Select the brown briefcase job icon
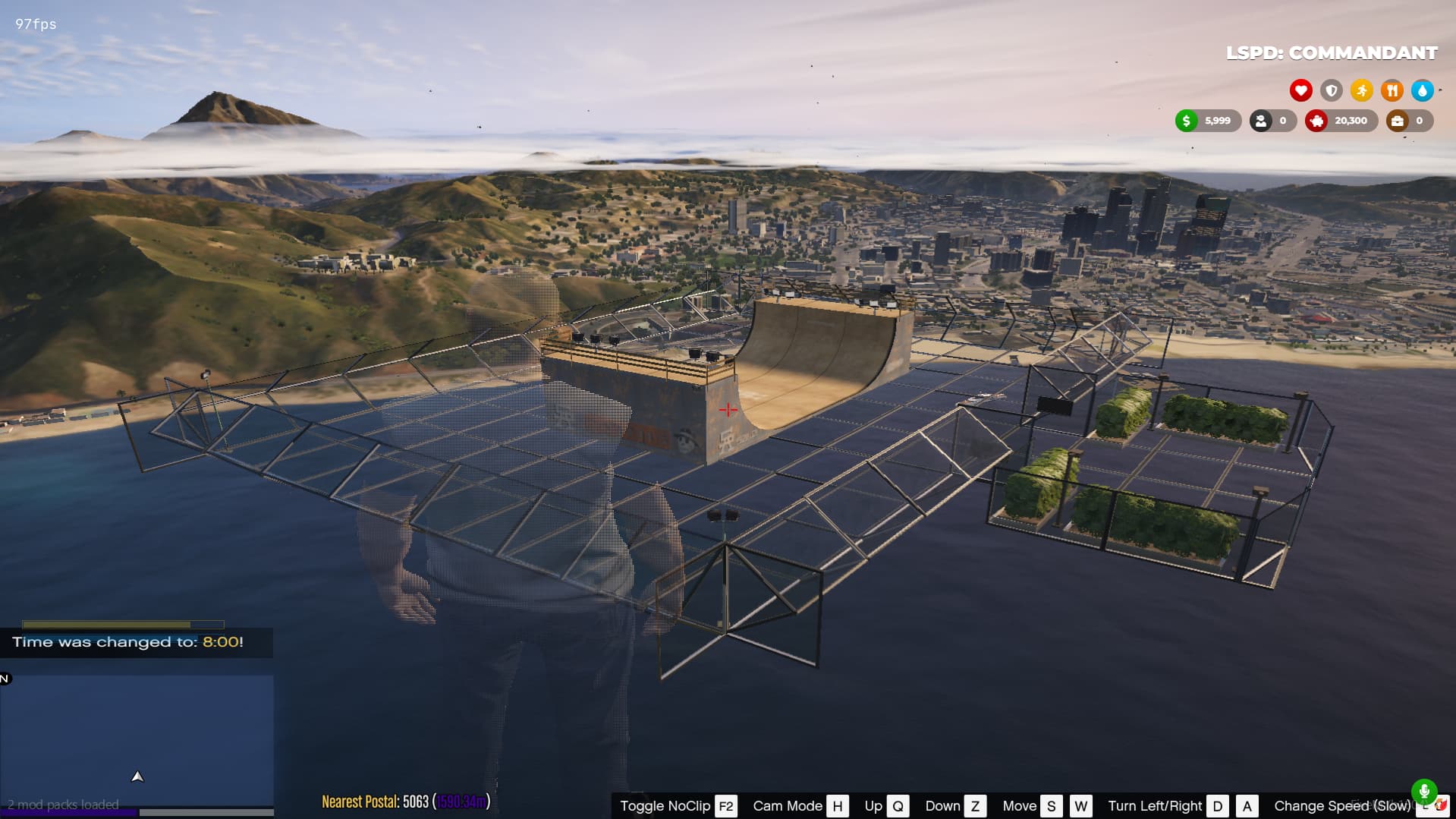 (1398, 120)
